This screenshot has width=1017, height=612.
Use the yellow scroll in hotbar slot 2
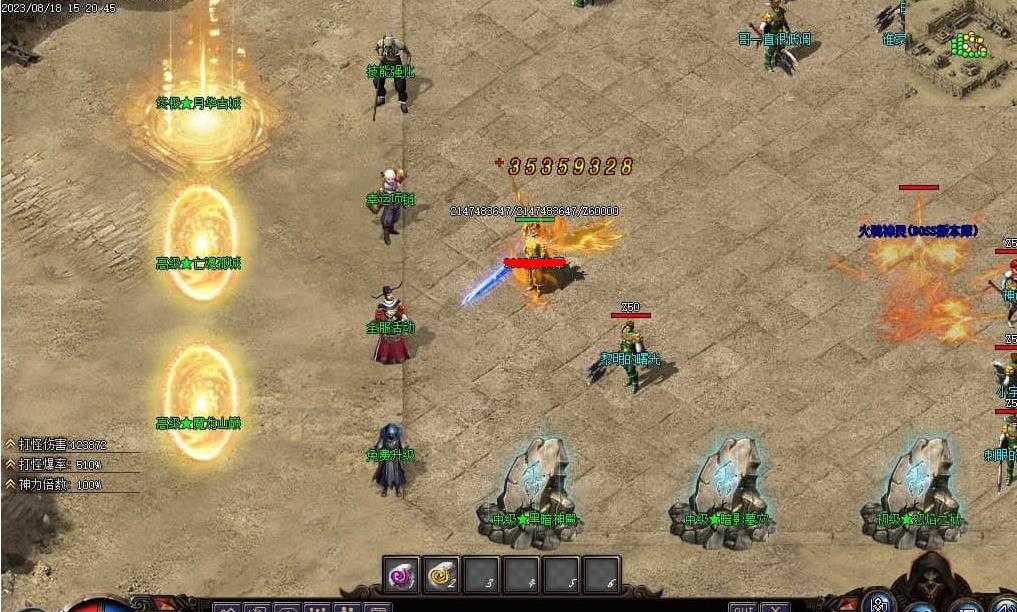click(441, 575)
